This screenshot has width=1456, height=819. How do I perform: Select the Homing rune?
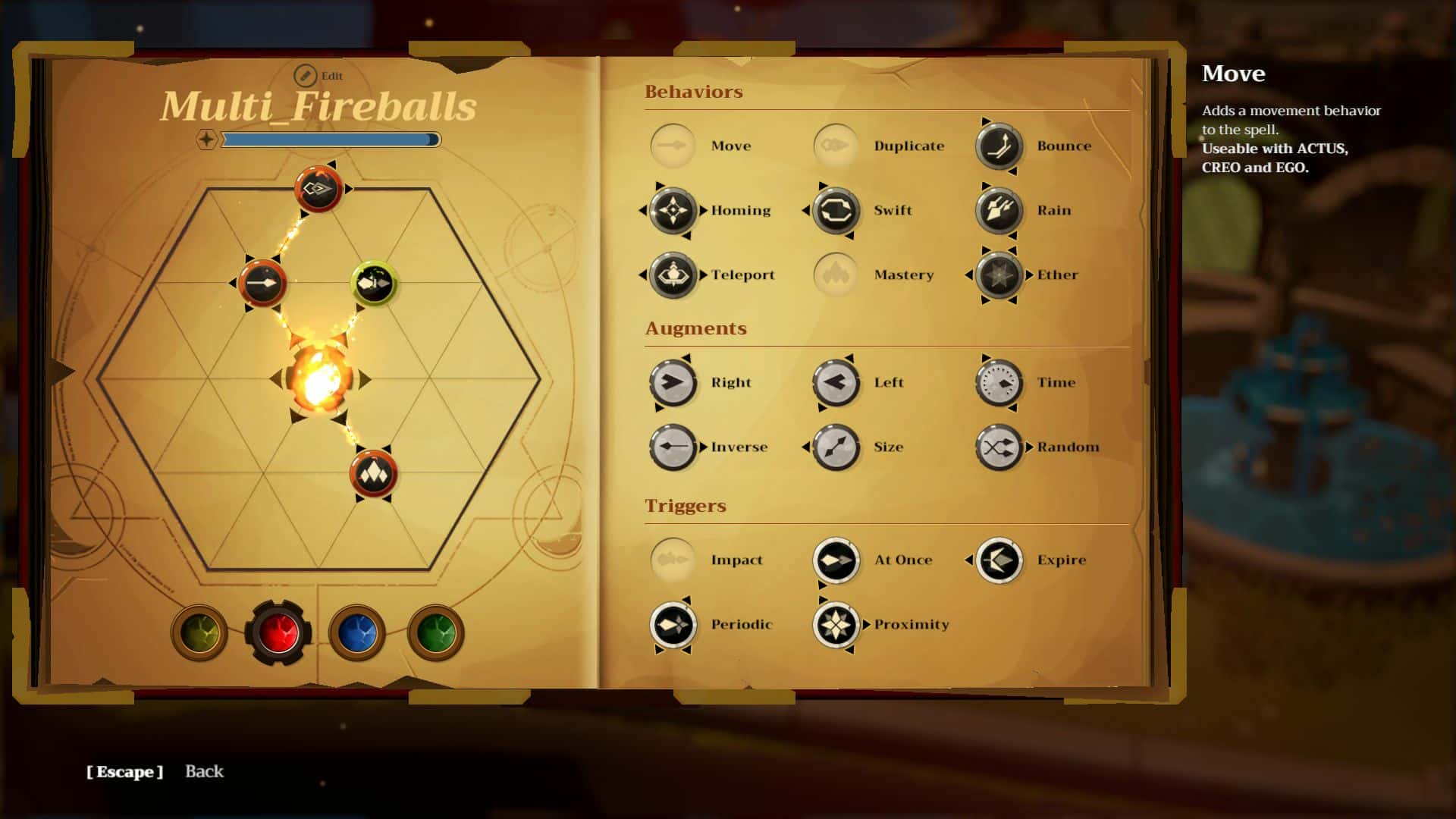(x=672, y=210)
